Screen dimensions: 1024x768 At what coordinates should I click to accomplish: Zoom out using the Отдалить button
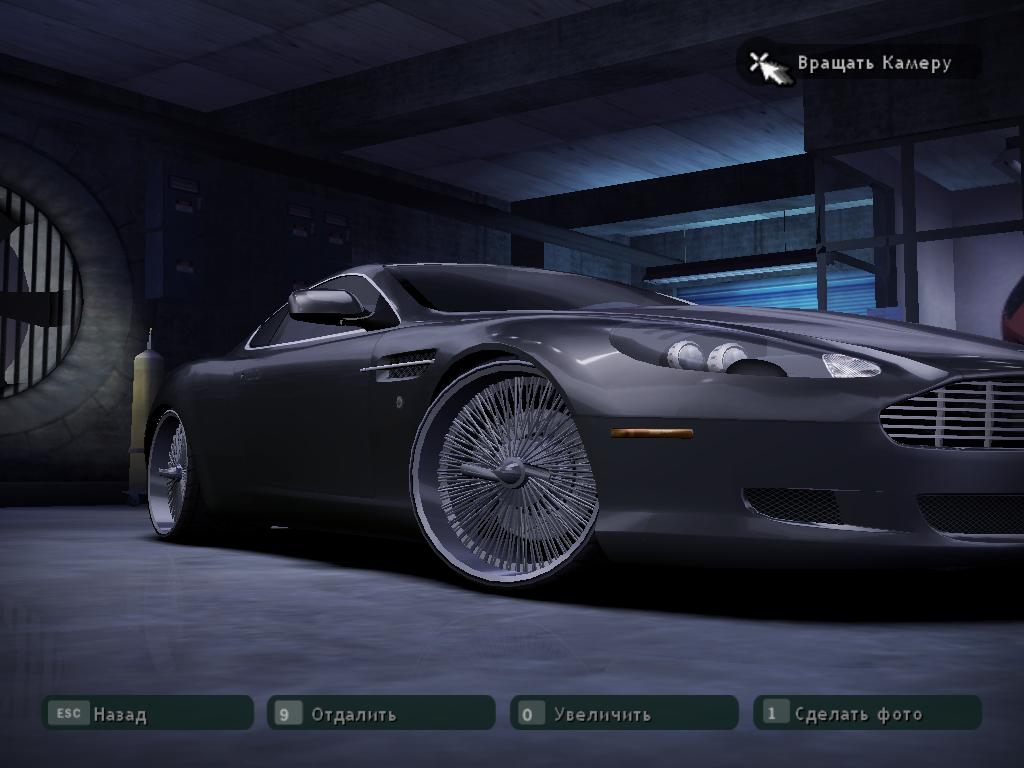(x=381, y=714)
